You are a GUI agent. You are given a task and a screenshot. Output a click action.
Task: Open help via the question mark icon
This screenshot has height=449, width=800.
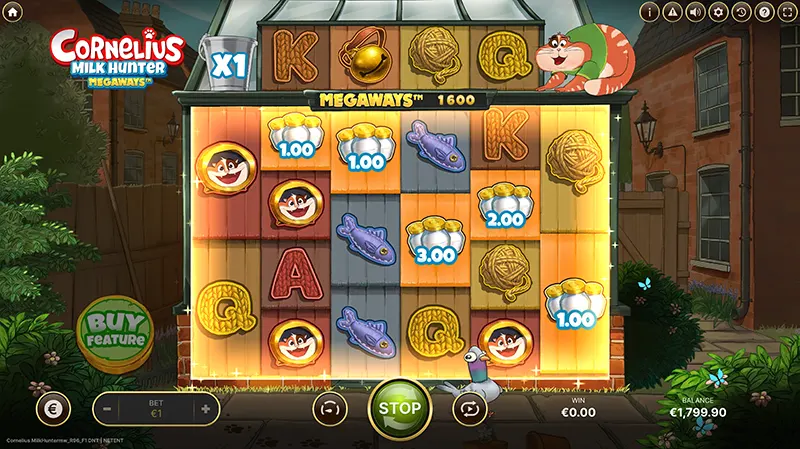tap(764, 12)
